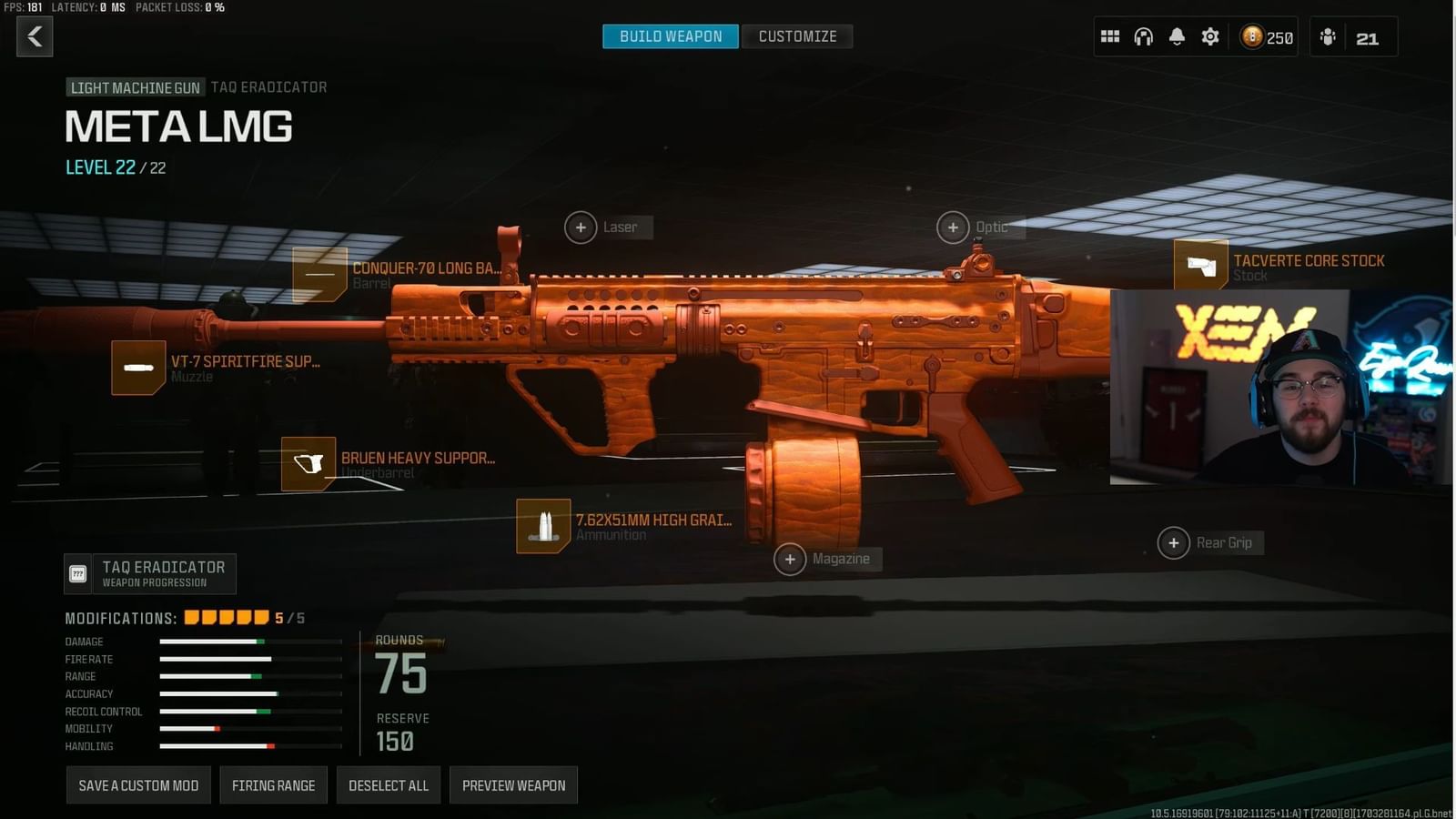1456x819 pixels.
Task: Click the headset audio icon
Action: tap(1143, 36)
